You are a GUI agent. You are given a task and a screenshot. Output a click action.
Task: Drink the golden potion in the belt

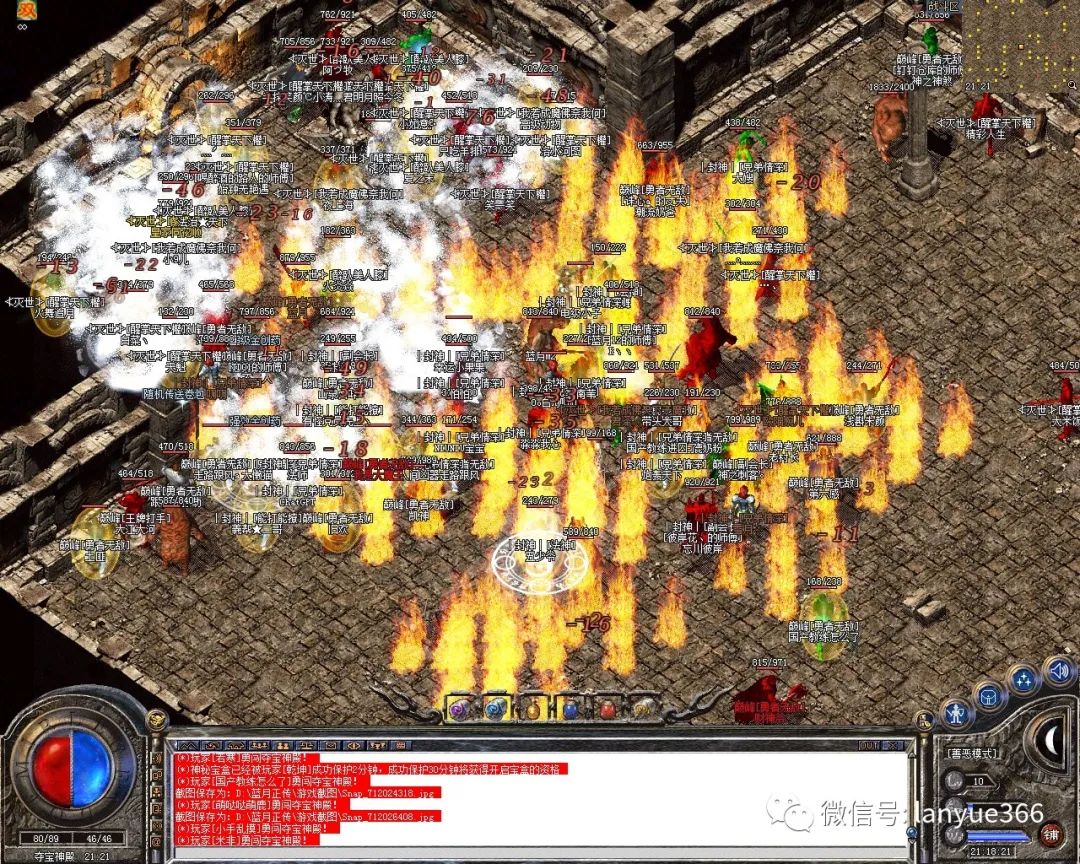(533, 708)
